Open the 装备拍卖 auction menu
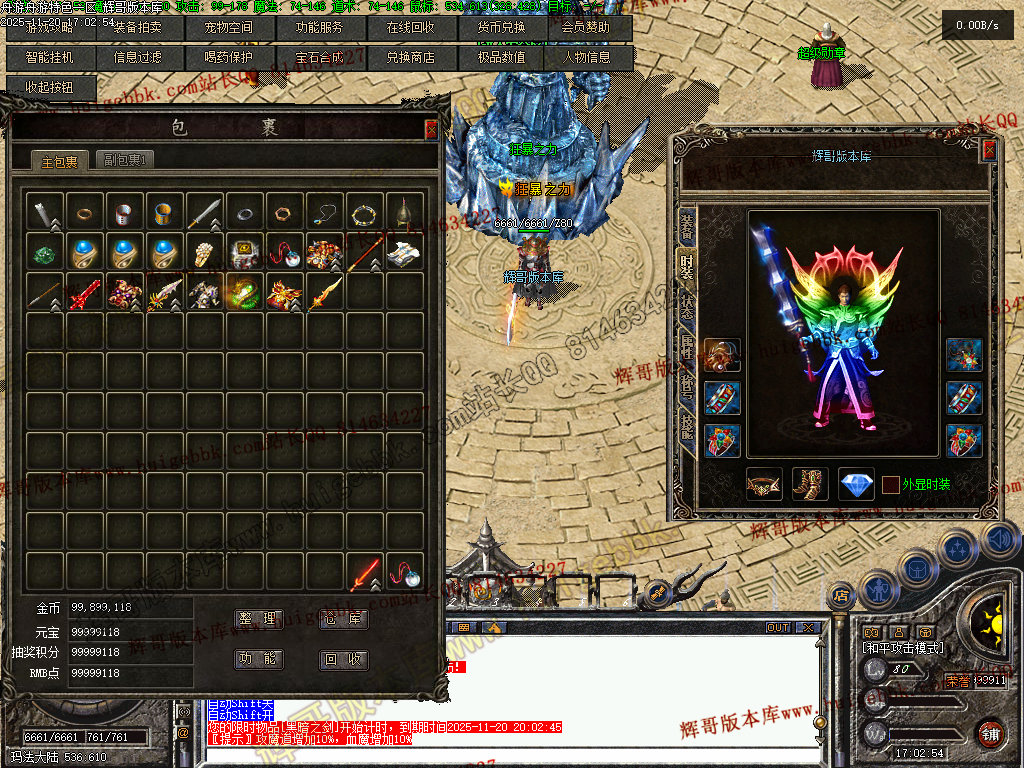1024x768 pixels. coord(137,28)
